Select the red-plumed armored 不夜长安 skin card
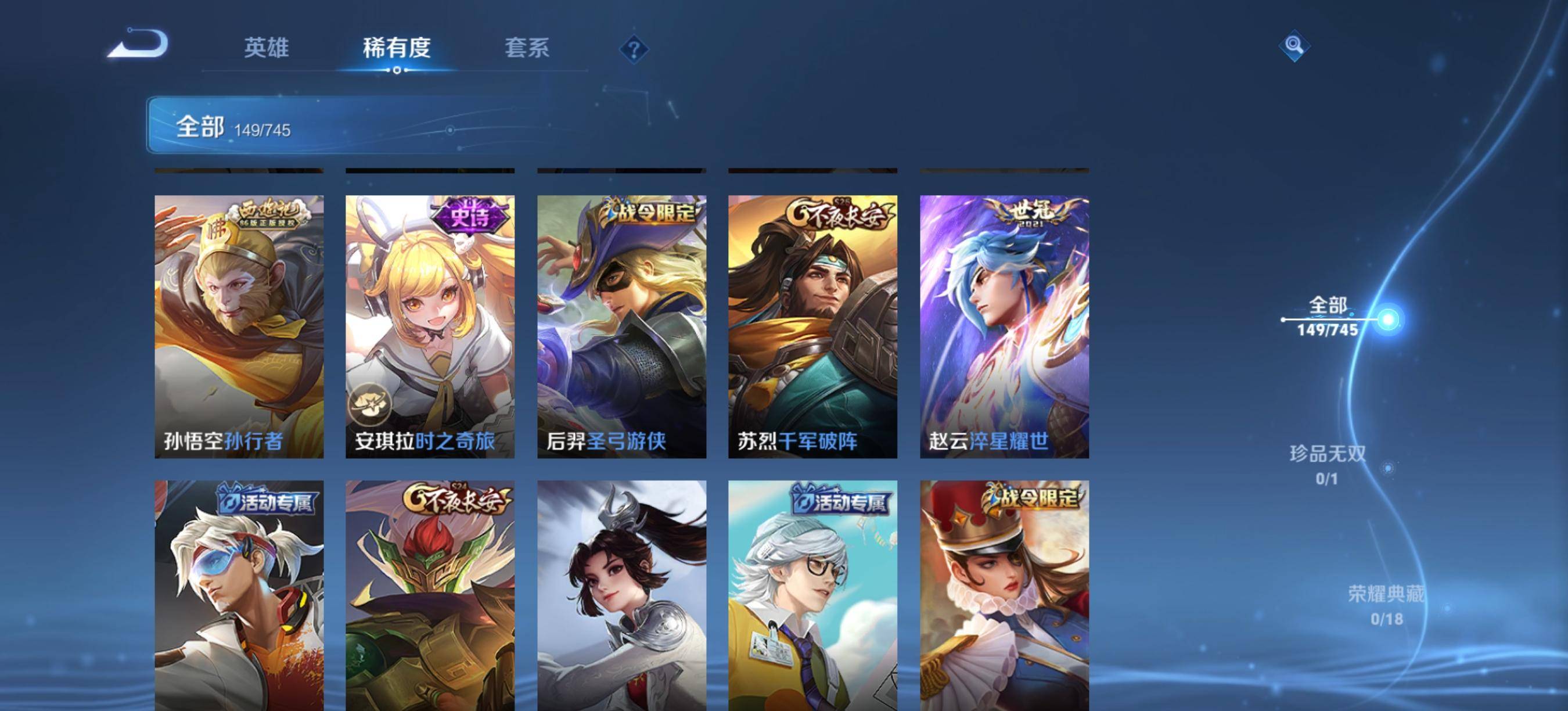 pyautogui.click(x=430, y=595)
